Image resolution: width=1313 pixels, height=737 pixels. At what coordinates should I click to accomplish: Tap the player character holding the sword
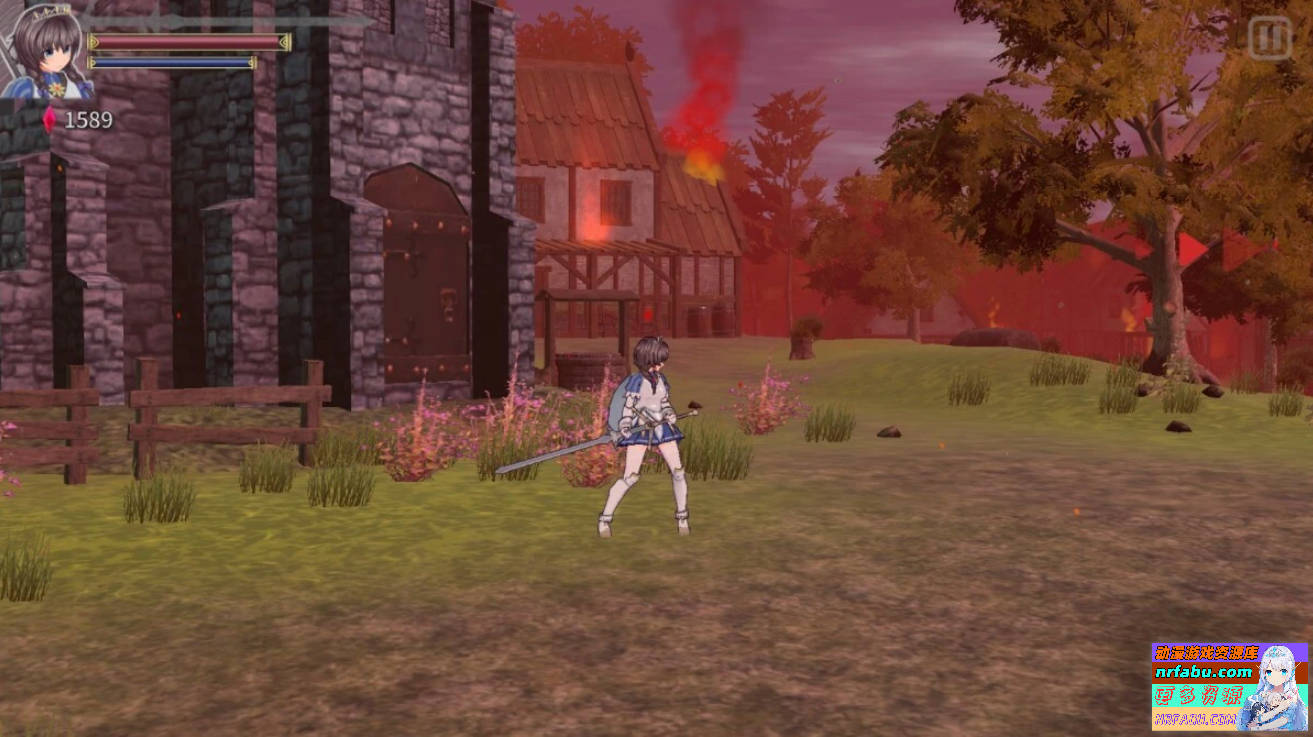click(650, 430)
